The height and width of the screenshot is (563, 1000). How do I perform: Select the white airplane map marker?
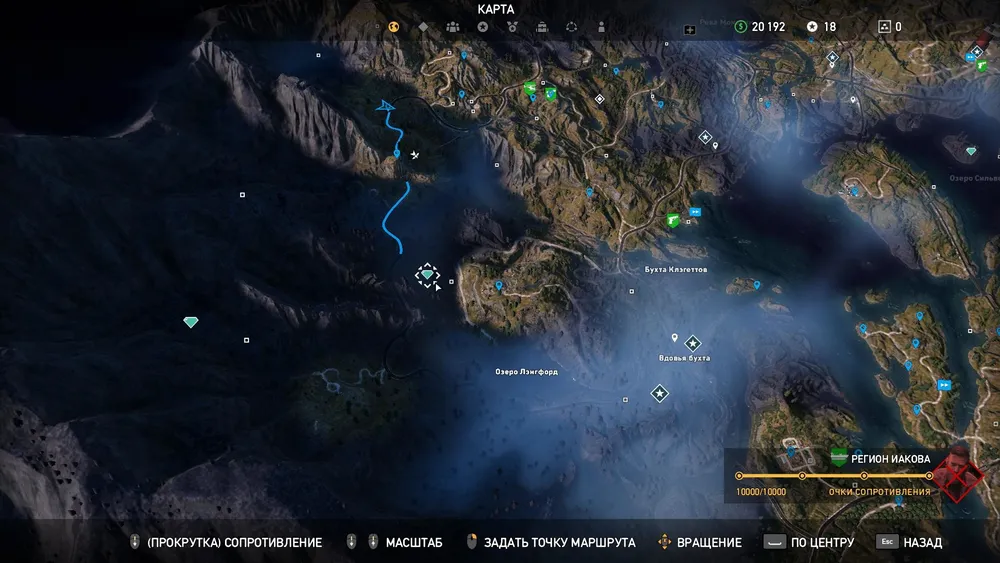point(415,155)
